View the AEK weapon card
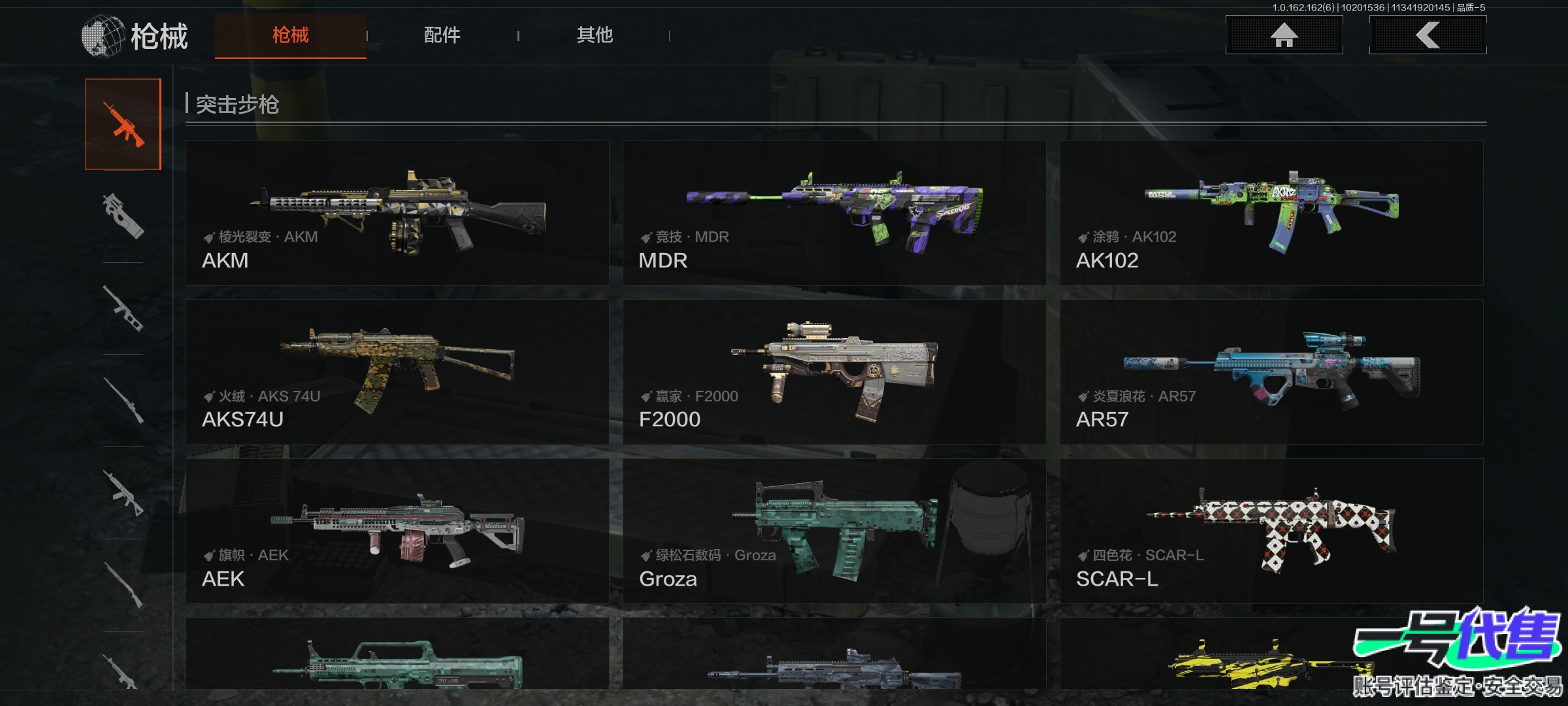1568x706 pixels. coord(397,531)
